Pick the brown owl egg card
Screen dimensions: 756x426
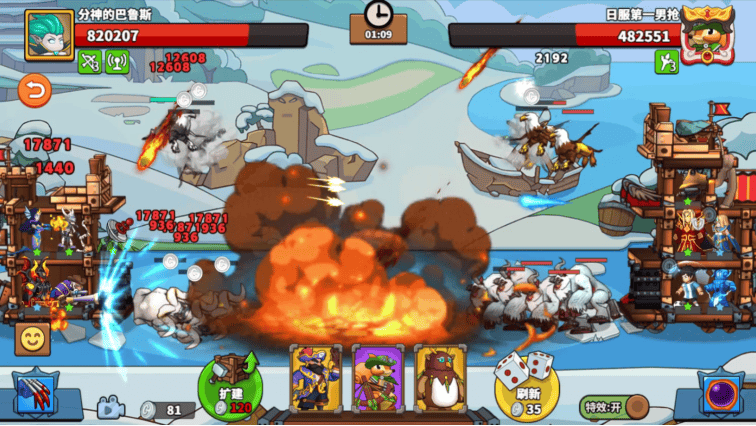[x=440, y=378]
